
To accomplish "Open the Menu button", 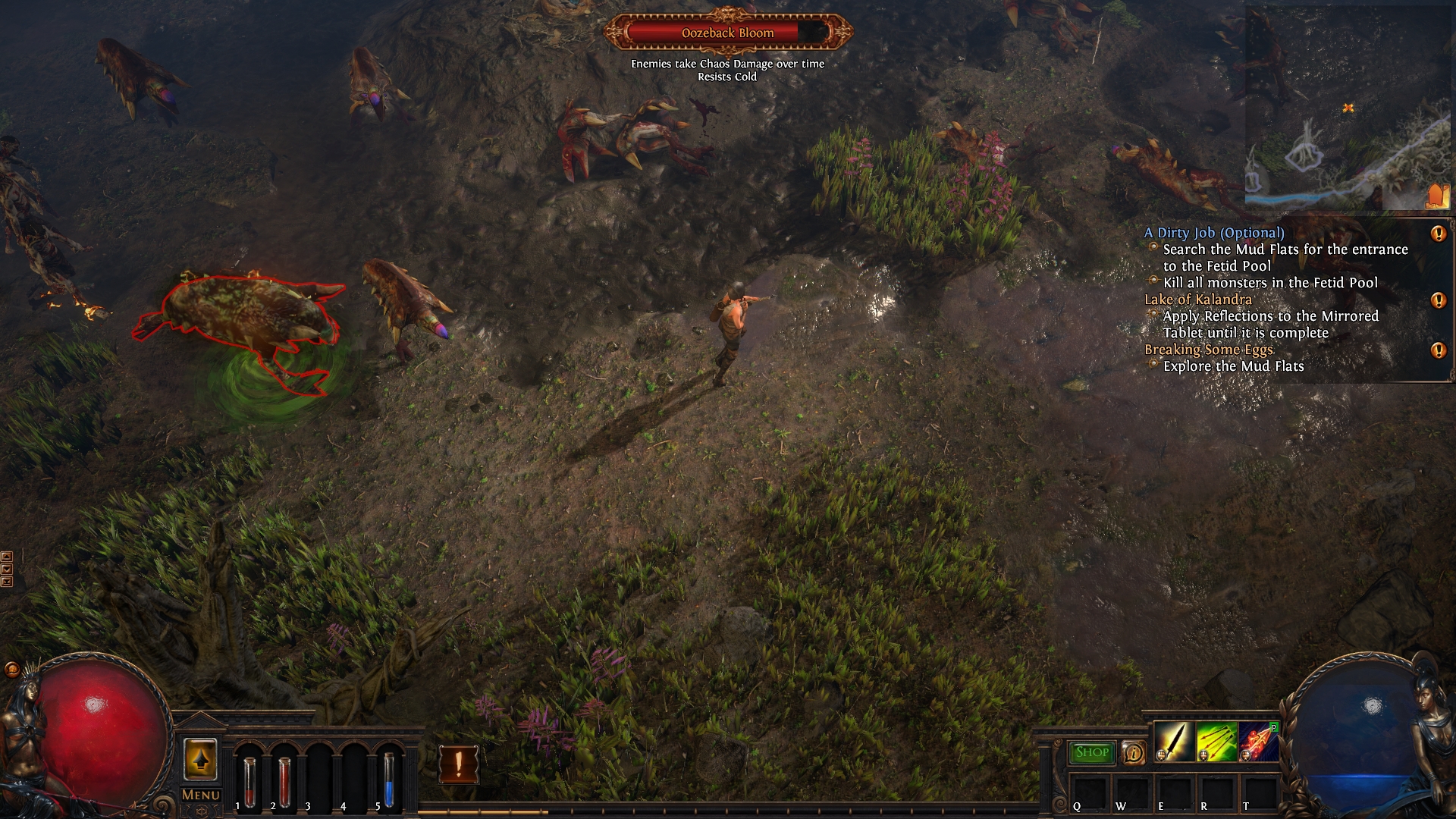I will [201, 795].
